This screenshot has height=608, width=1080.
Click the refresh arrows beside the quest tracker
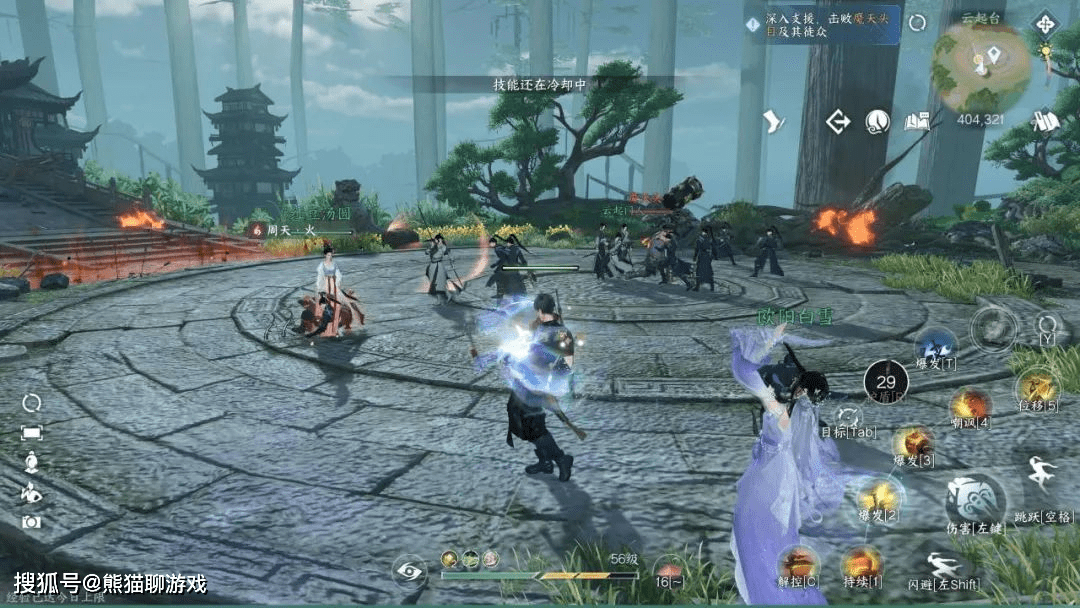(x=917, y=23)
